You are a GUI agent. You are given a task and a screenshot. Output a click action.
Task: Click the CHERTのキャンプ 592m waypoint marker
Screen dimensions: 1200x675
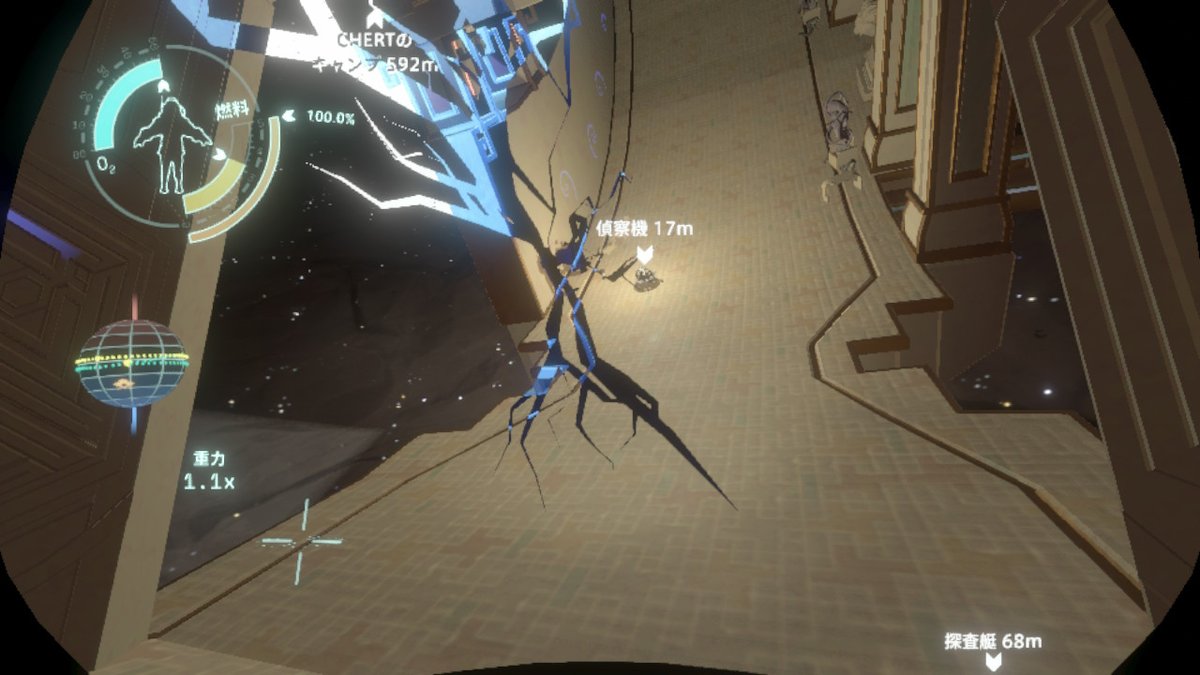tap(375, 16)
